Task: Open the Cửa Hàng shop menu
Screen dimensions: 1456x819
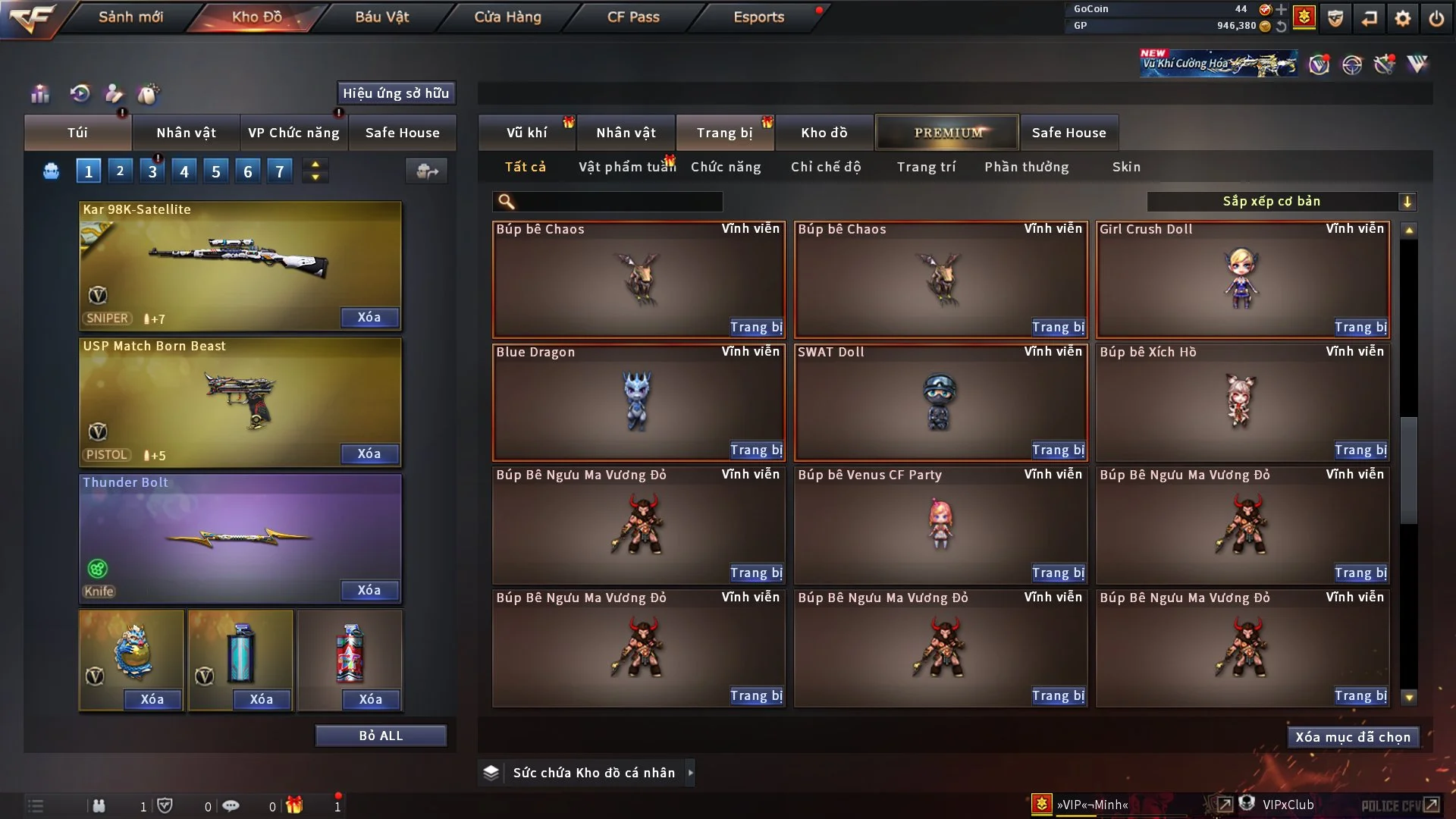Action: point(507,17)
